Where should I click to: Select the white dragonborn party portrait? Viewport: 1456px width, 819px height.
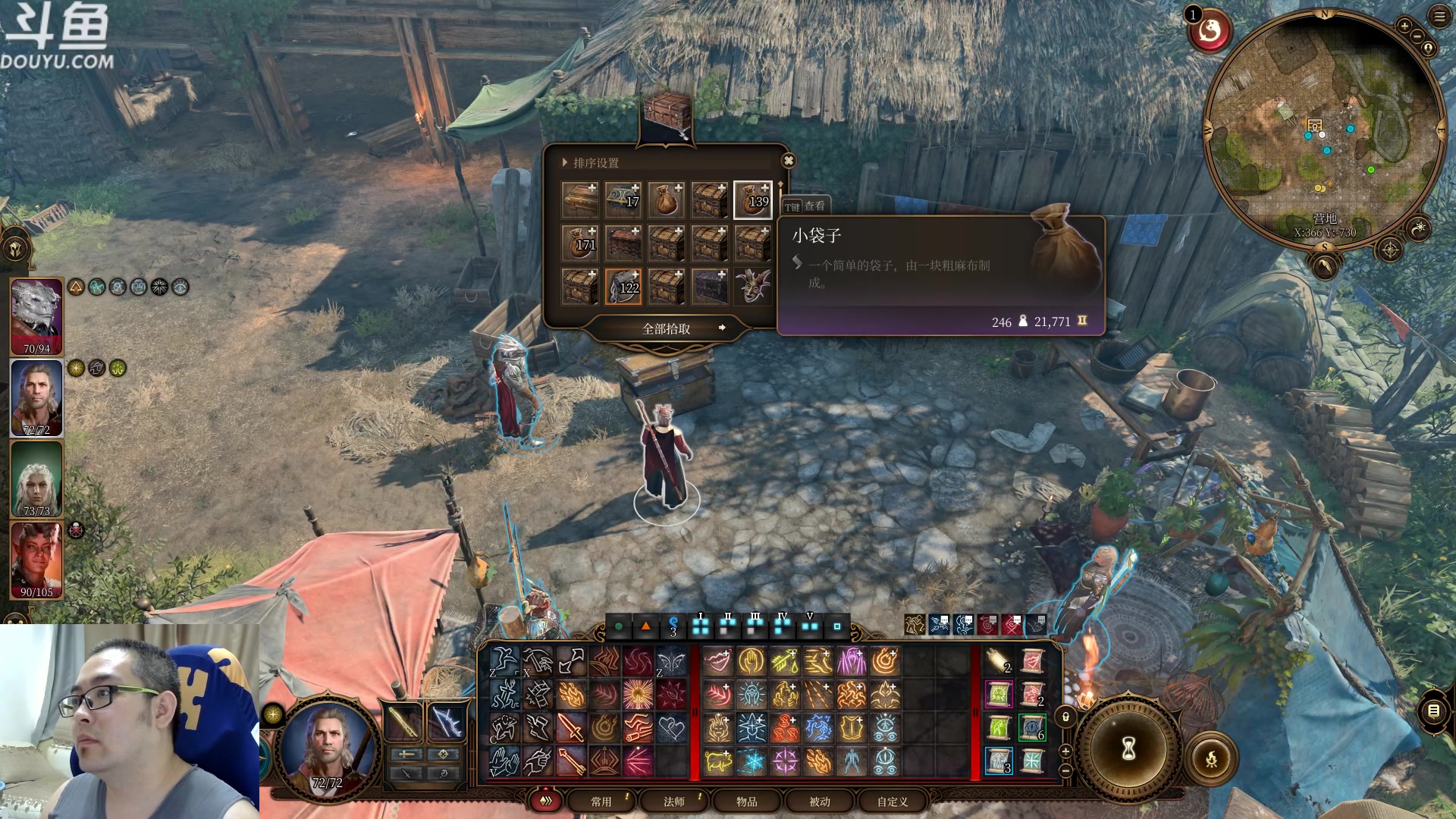(36, 315)
